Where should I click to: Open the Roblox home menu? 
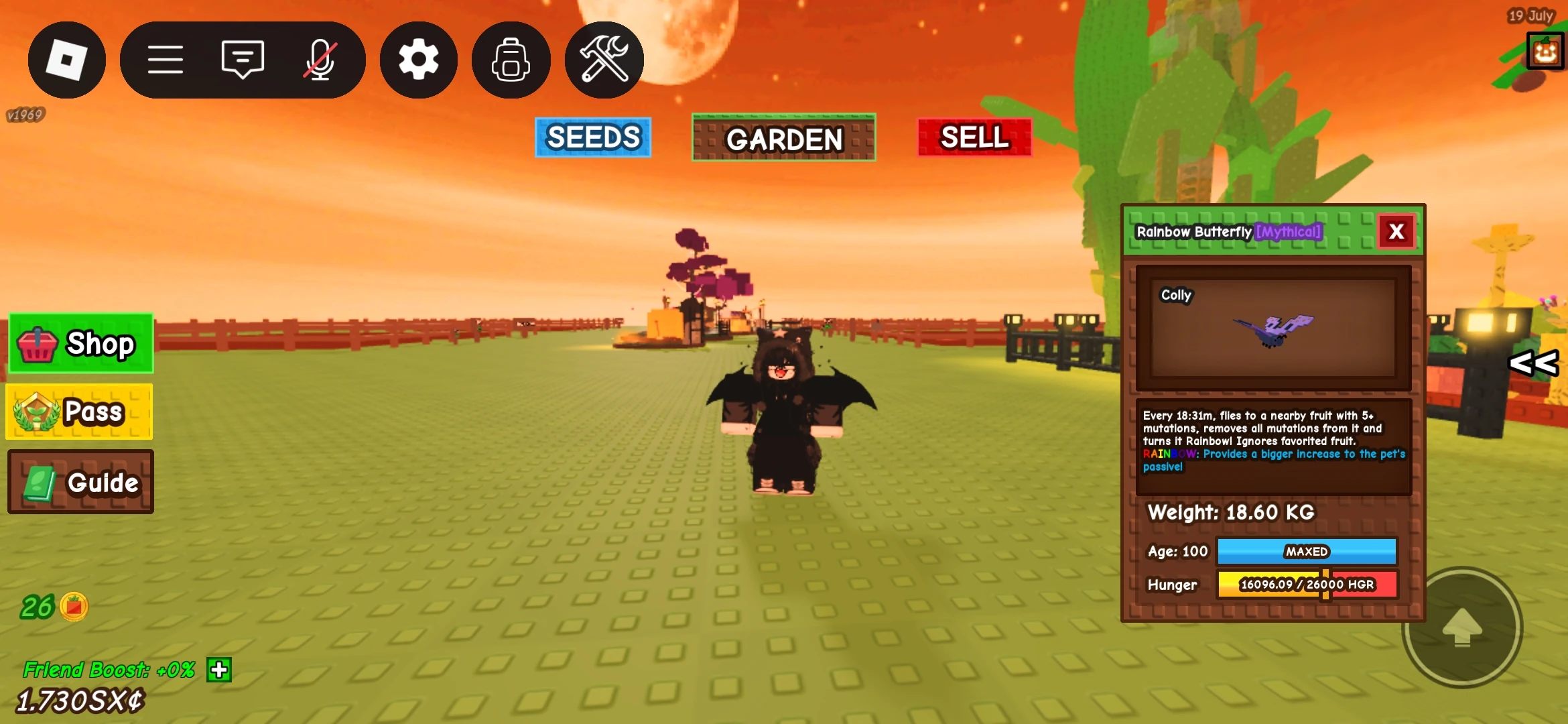pyautogui.click(x=67, y=60)
